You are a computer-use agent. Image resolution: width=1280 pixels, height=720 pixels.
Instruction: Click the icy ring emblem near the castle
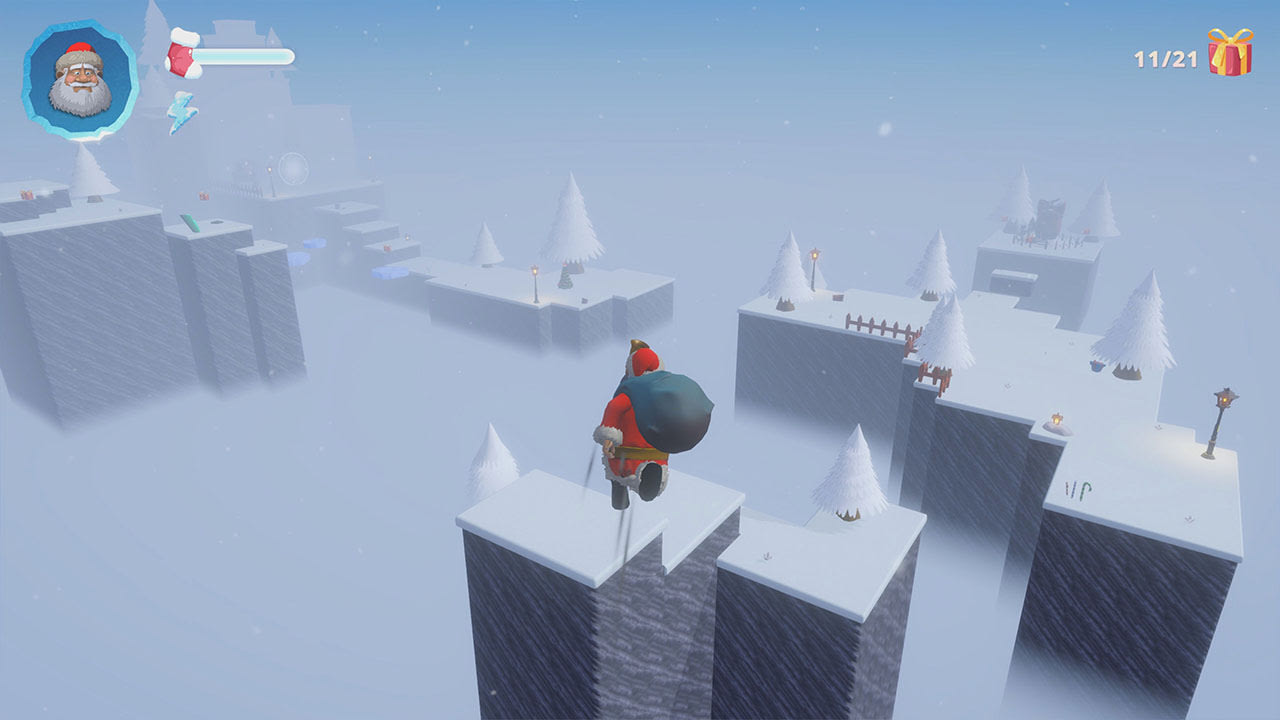pos(293,168)
